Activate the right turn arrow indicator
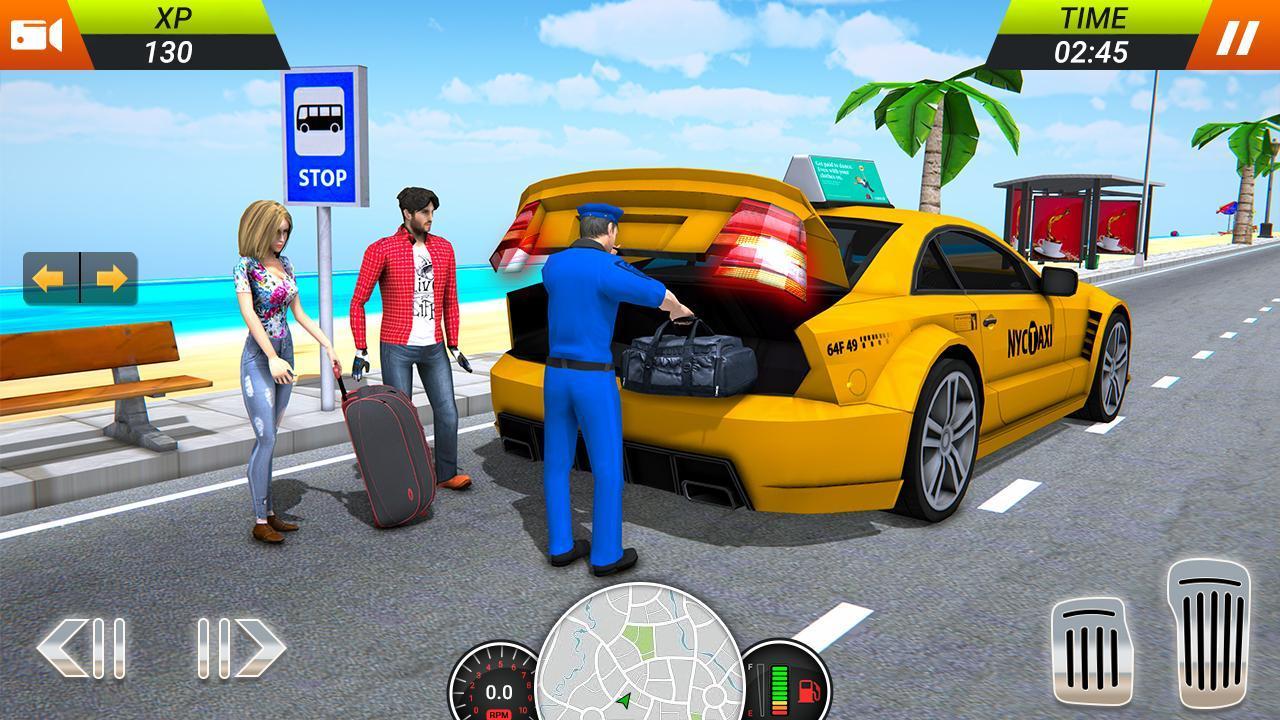This screenshot has height=720, width=1280. pyautogui.click(x=110, y=277)
